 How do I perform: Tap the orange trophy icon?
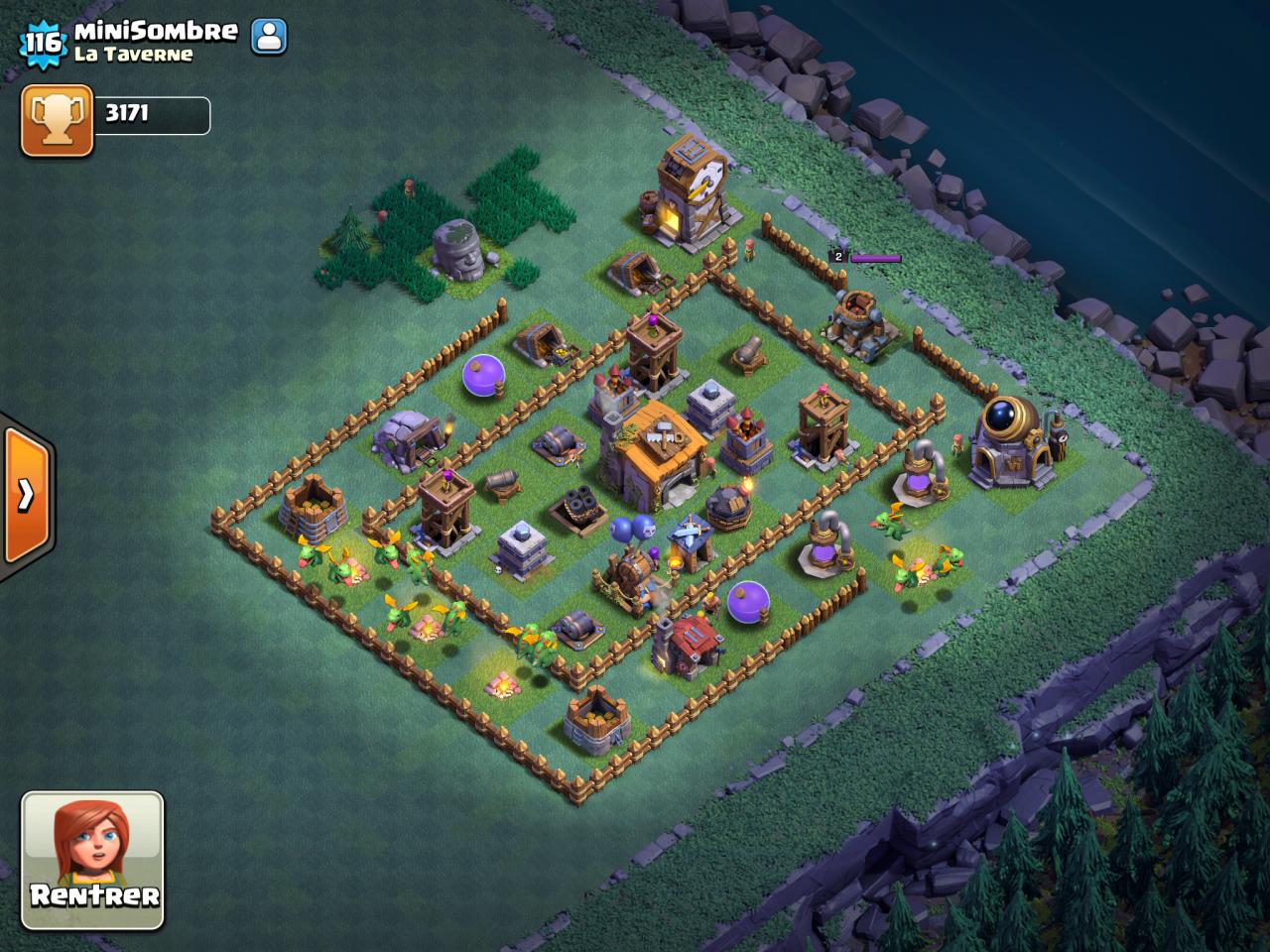tap(57, 120)
